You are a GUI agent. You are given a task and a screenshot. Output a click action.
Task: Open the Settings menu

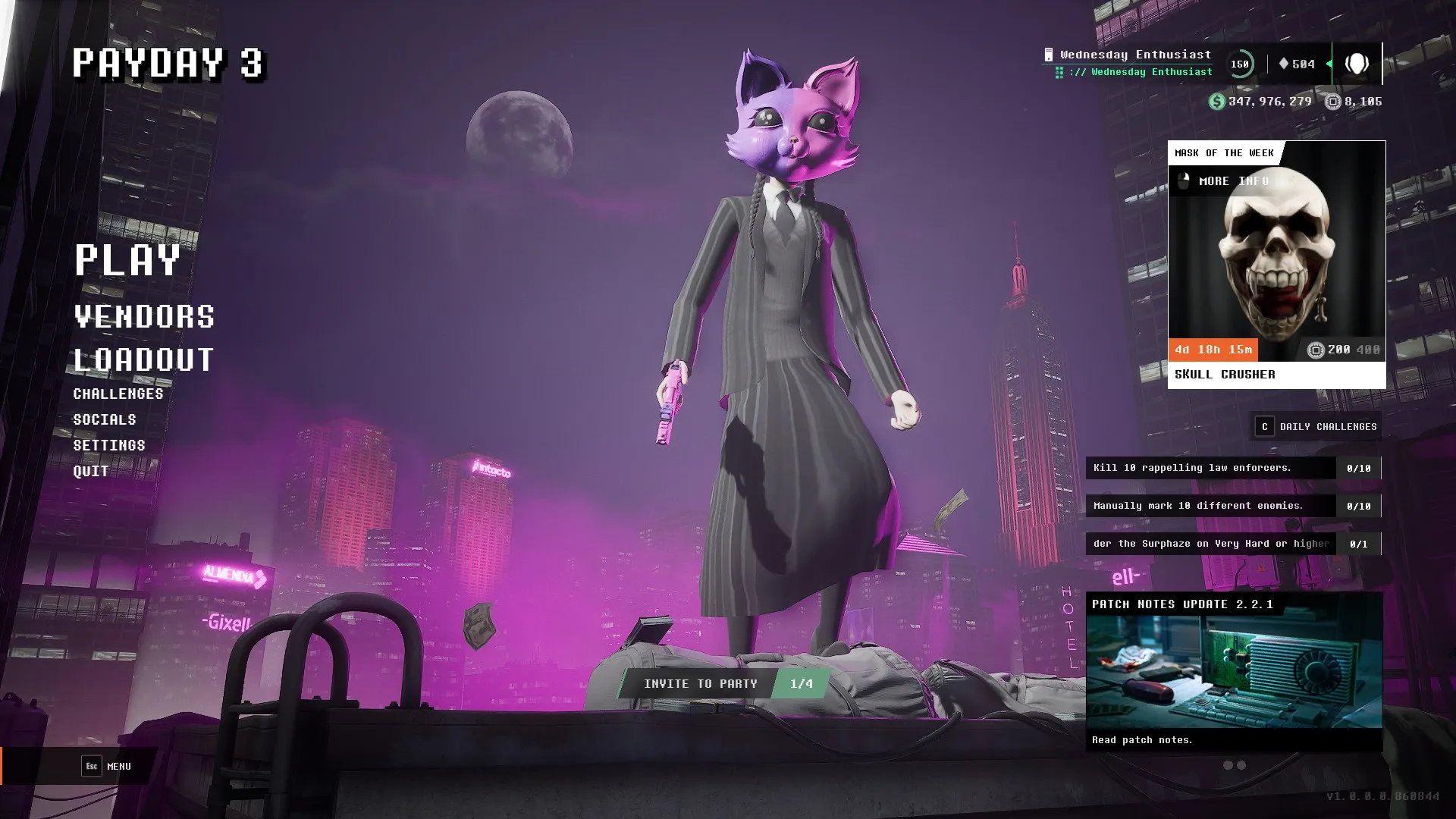coord(109,445)
